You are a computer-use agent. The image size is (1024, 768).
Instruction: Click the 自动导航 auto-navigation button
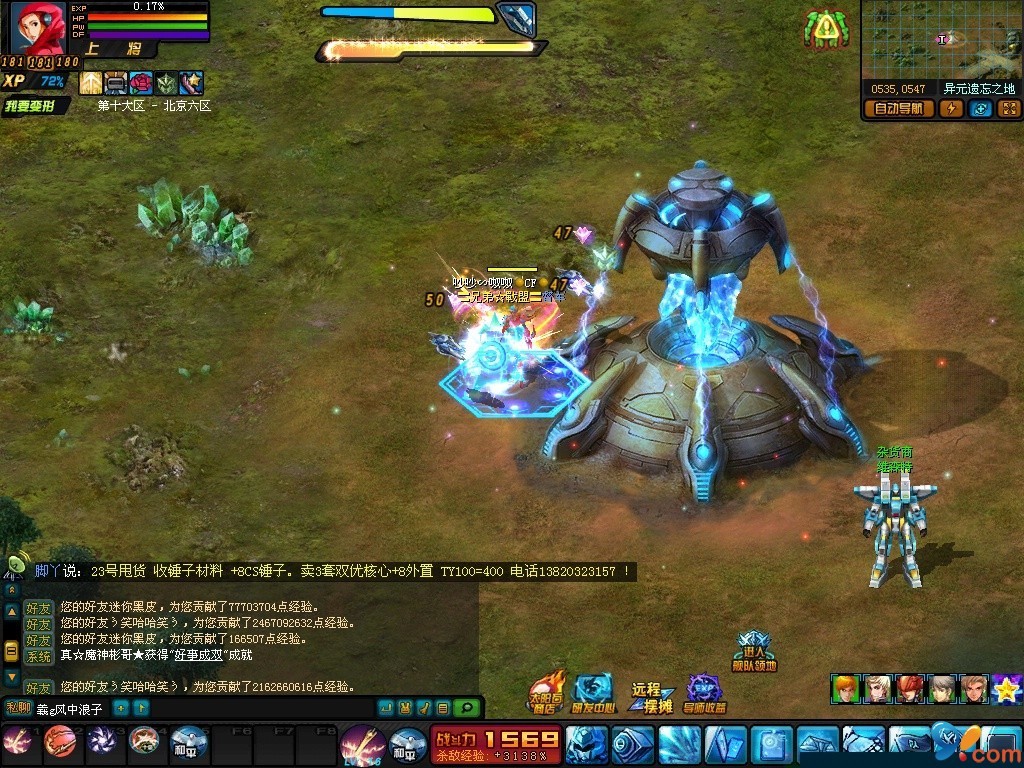(x=899, y=109)
